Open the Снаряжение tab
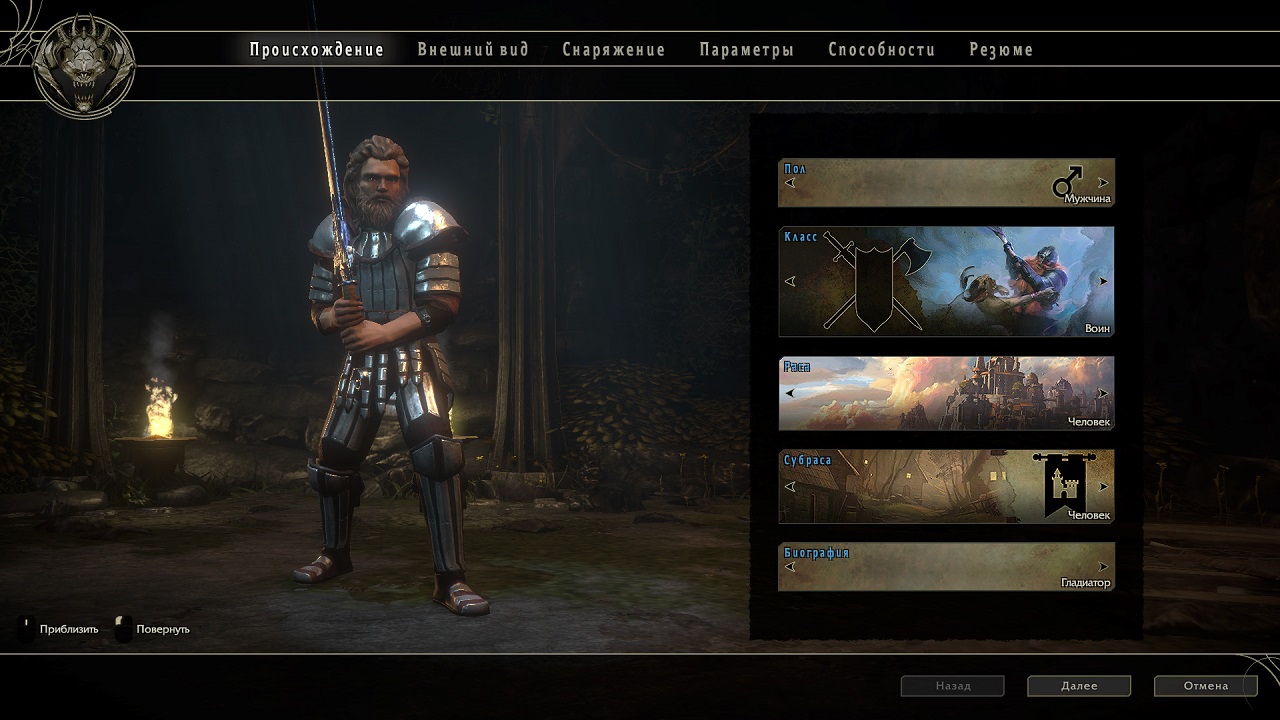 click(613, 50)
